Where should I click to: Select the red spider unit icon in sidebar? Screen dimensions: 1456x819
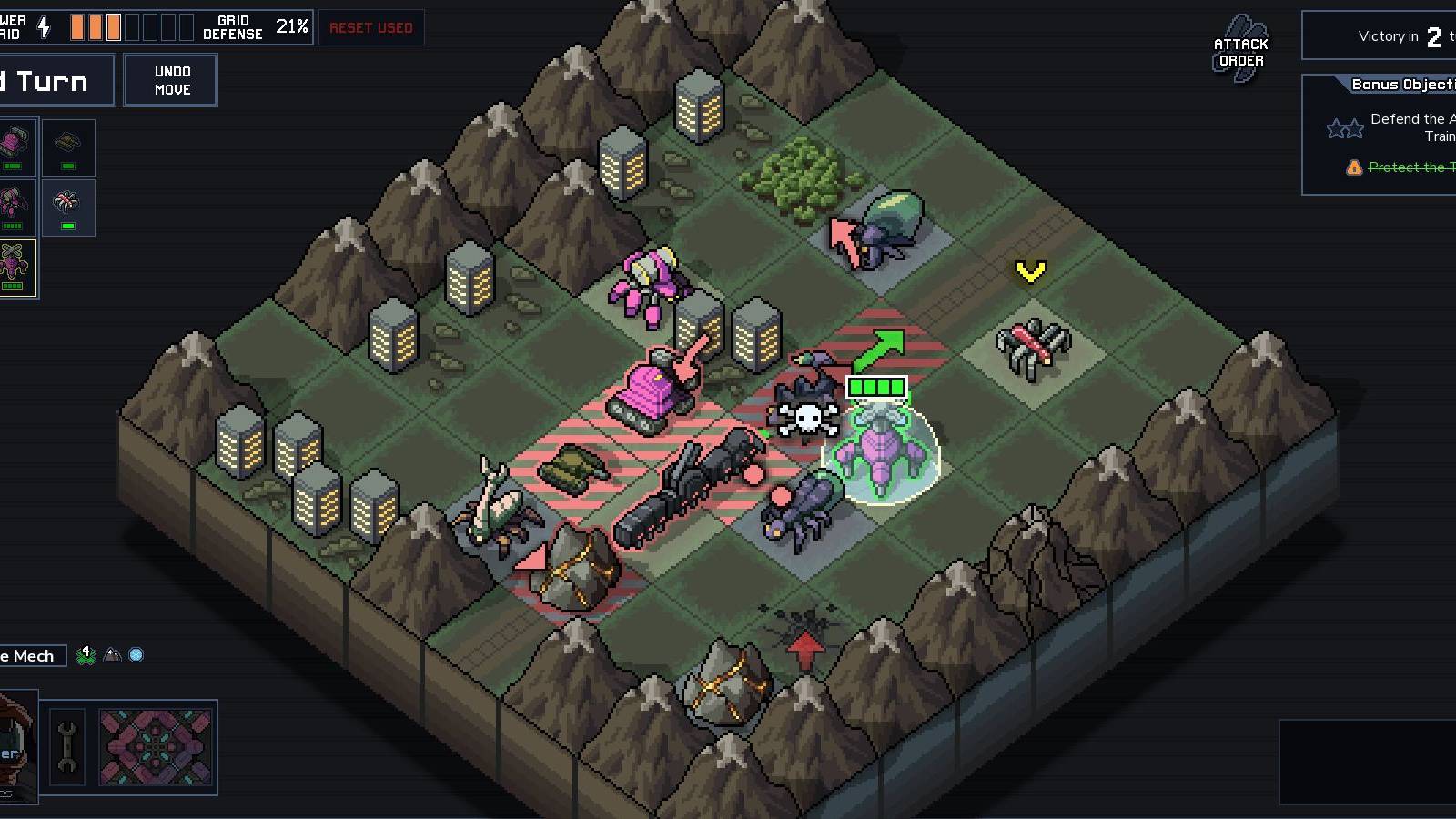click(66, 202)
